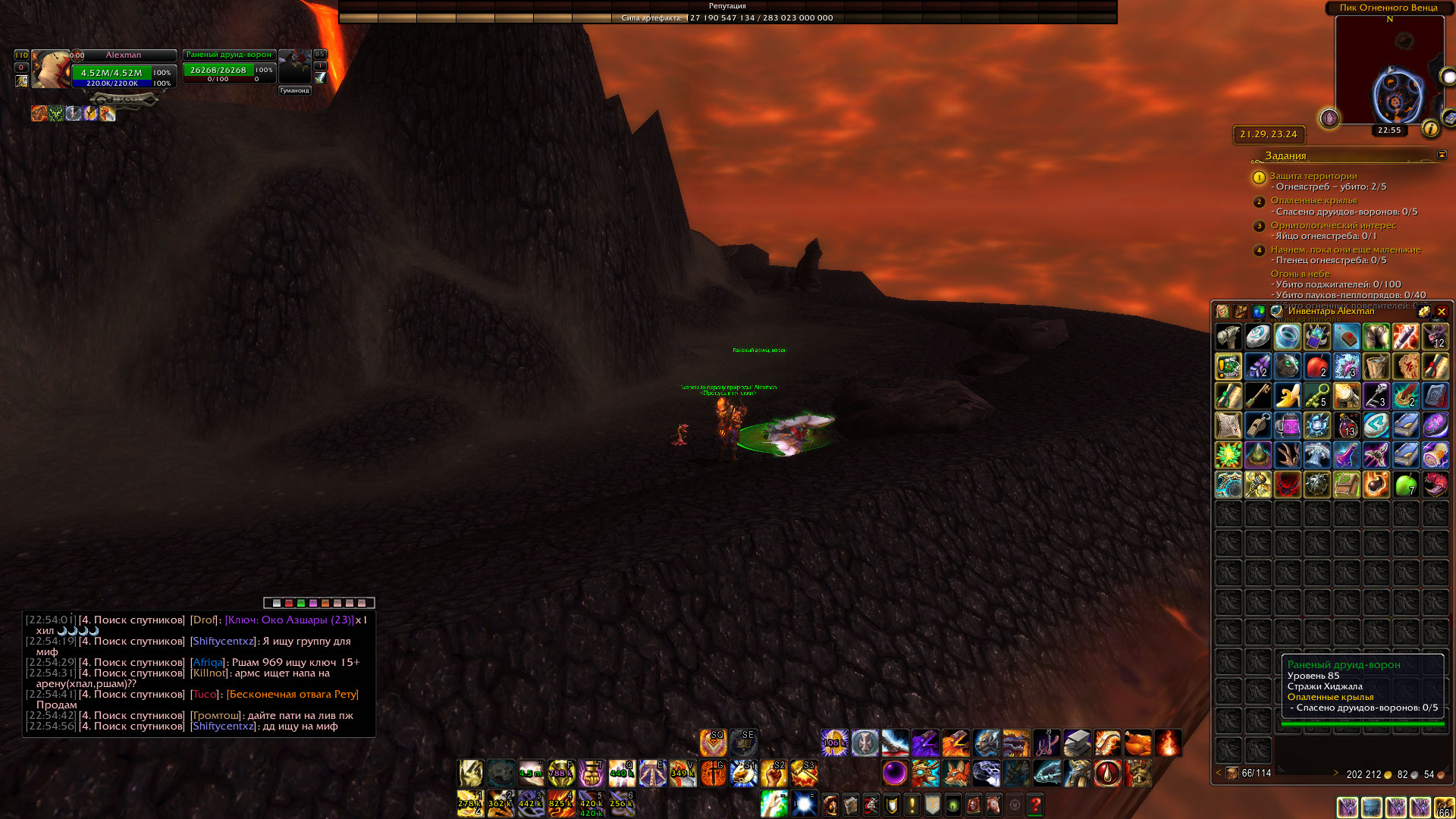
Task: Click the gold gear button in the inventory header
Action: 1423,312
